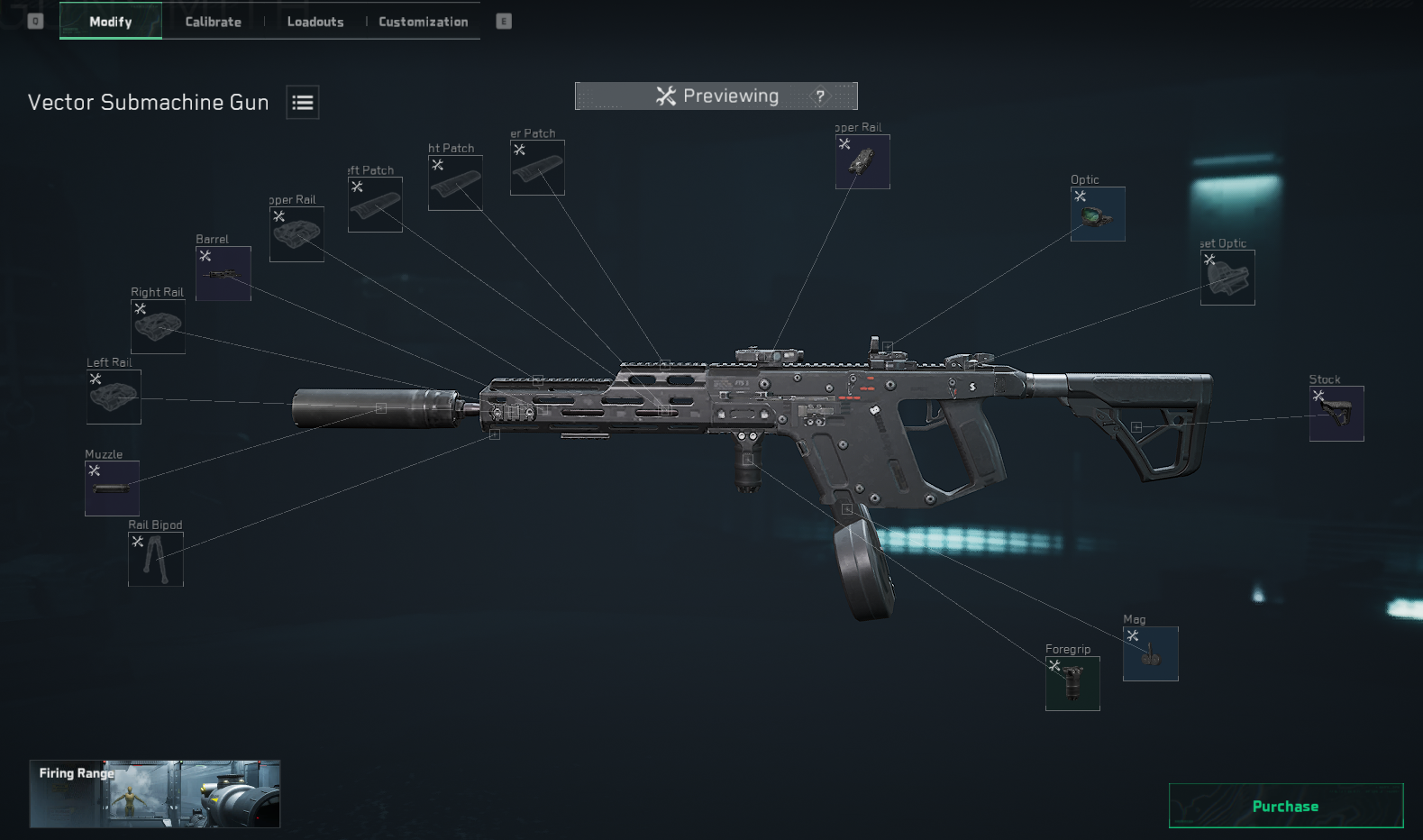Select the Offset Optic slot
This screenshot has height=840, width=1423.
1227,278
